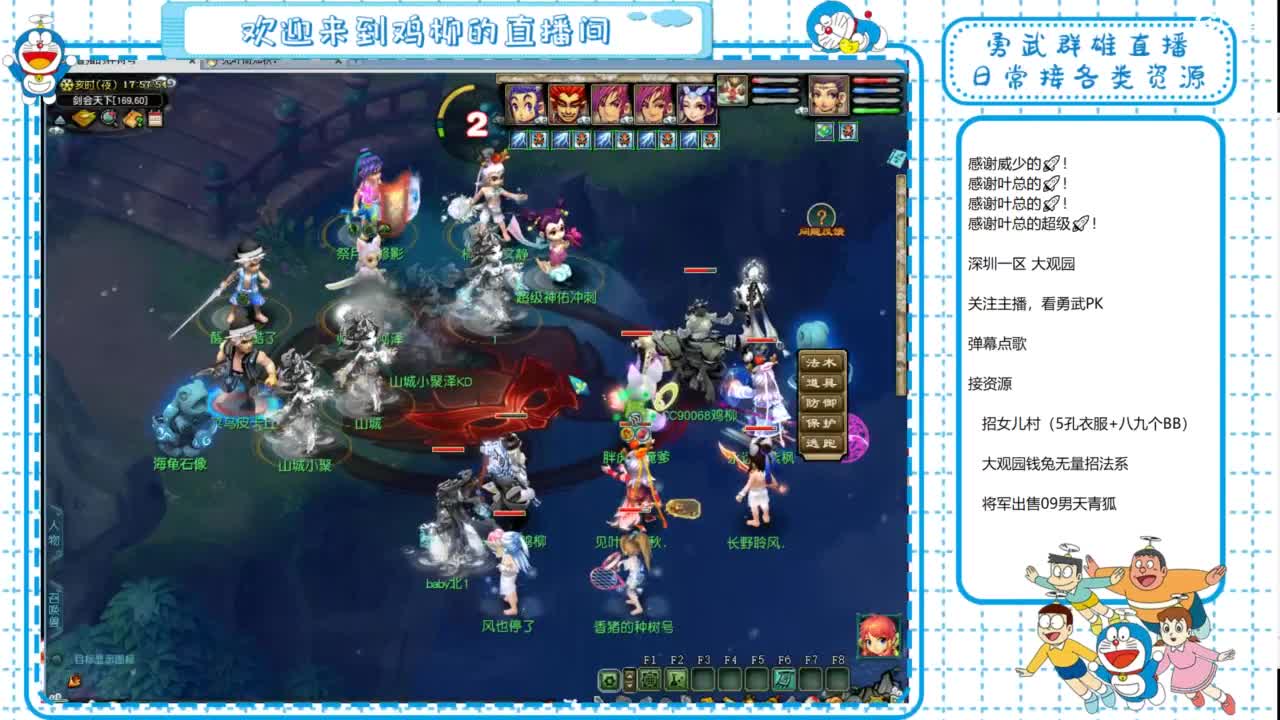The image size is (1280, 720).
Task: Trigger the glowing skill icon in slot F6
Action: coord(784,679)
